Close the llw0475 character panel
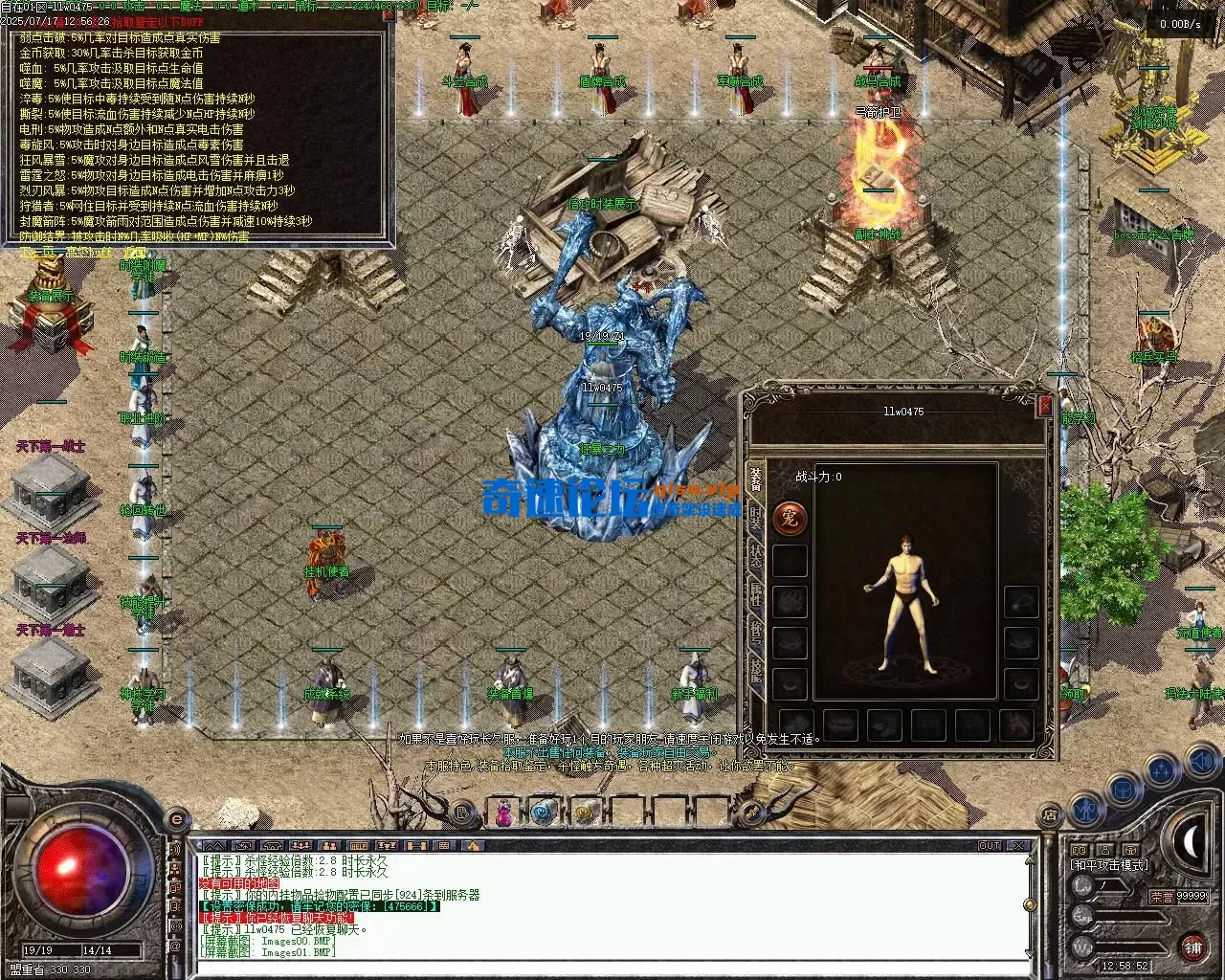Image resolution: width=1225 pixels, height=980 pixels. click(1045, 406)
